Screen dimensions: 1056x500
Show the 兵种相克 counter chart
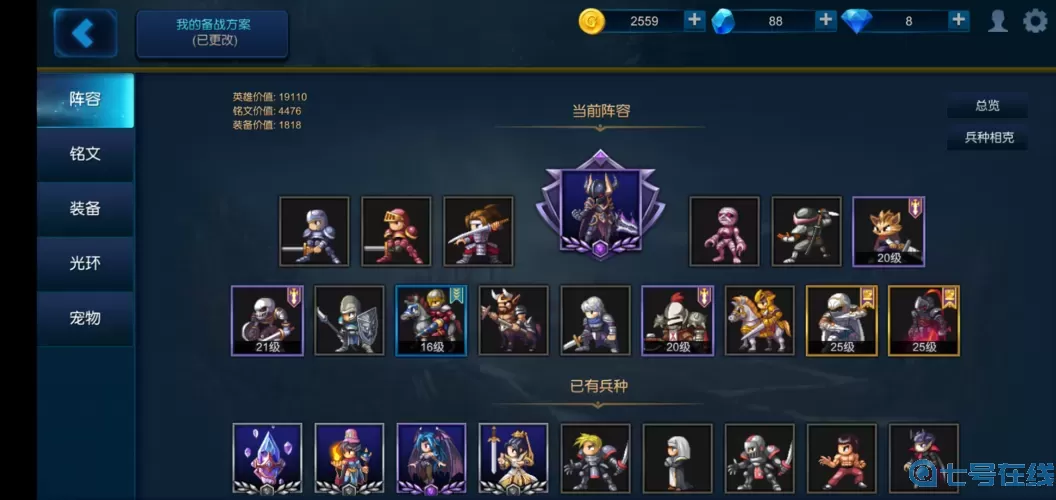coord(987,138)
